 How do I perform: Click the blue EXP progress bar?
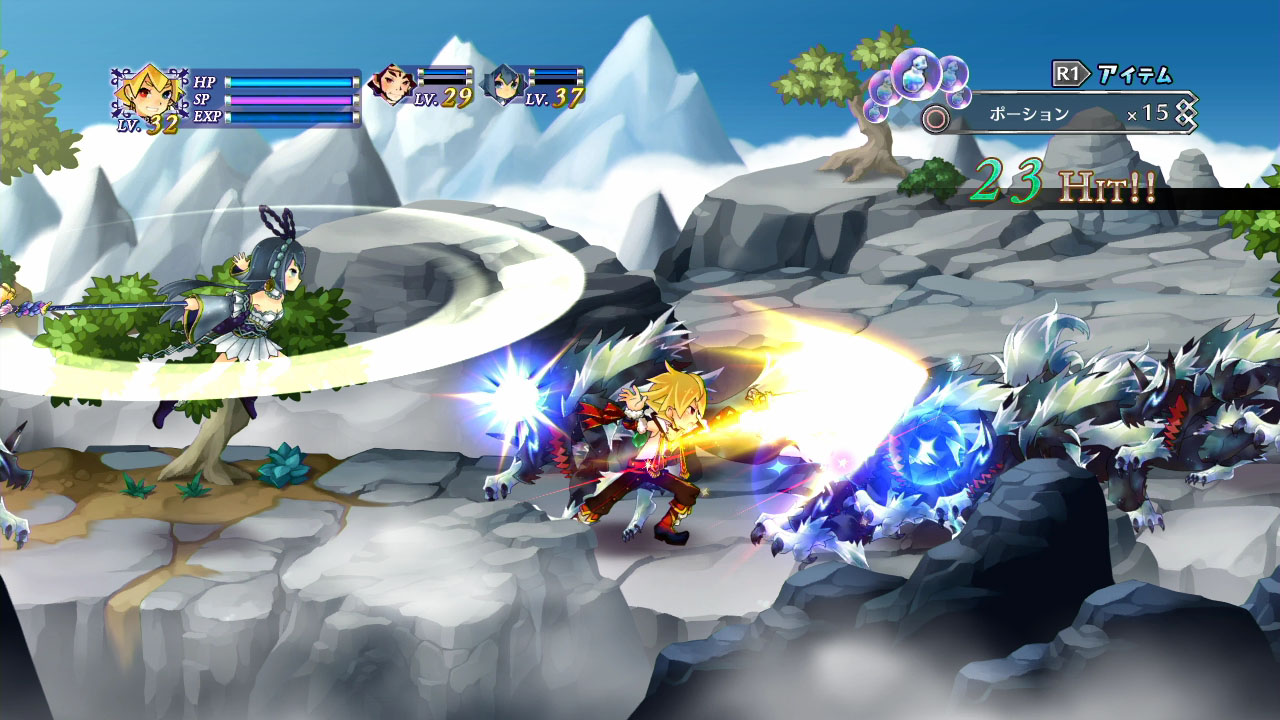click(290, 118)
